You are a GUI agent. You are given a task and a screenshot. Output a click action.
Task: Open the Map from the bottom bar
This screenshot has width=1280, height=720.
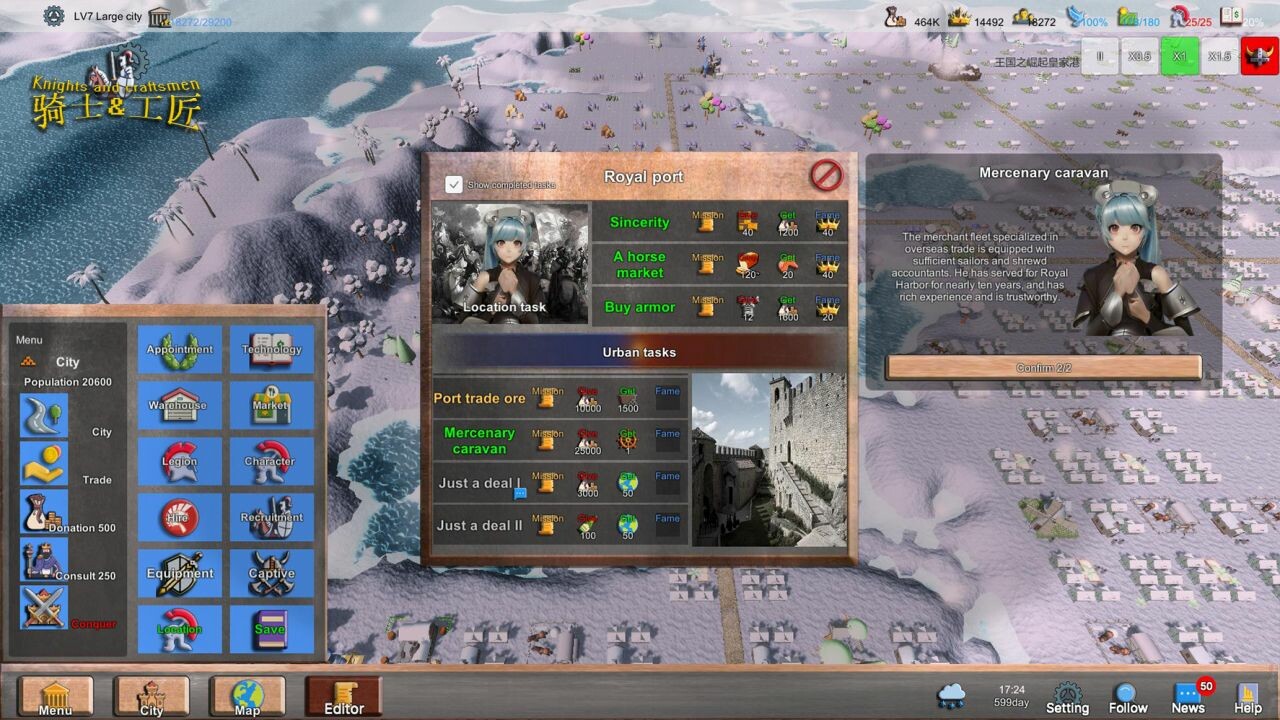(x=247, y=695)
